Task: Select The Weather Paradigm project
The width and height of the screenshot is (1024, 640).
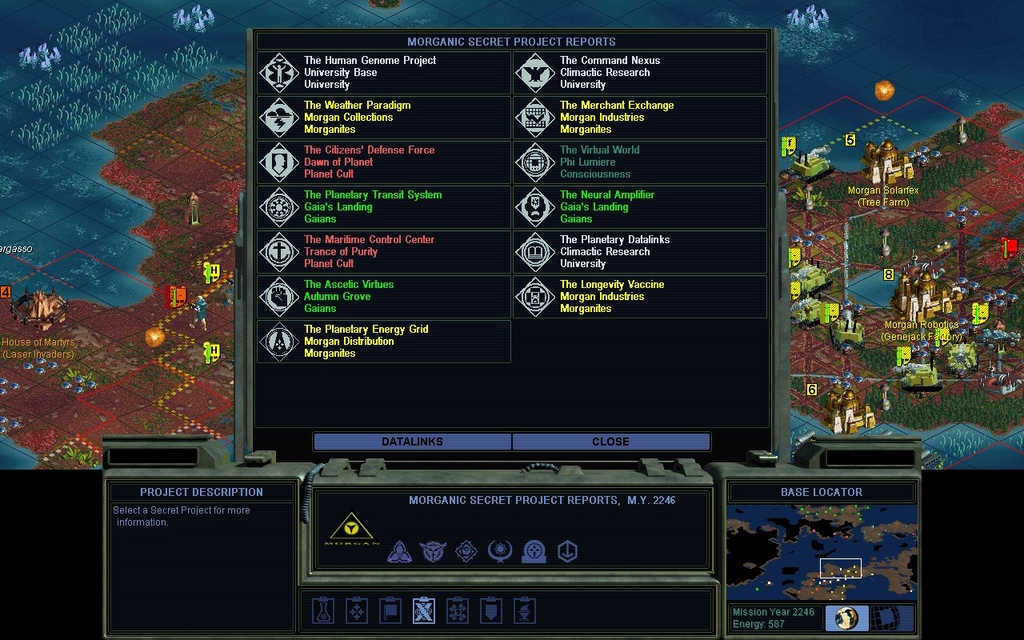Action: (x=384, y=118)
